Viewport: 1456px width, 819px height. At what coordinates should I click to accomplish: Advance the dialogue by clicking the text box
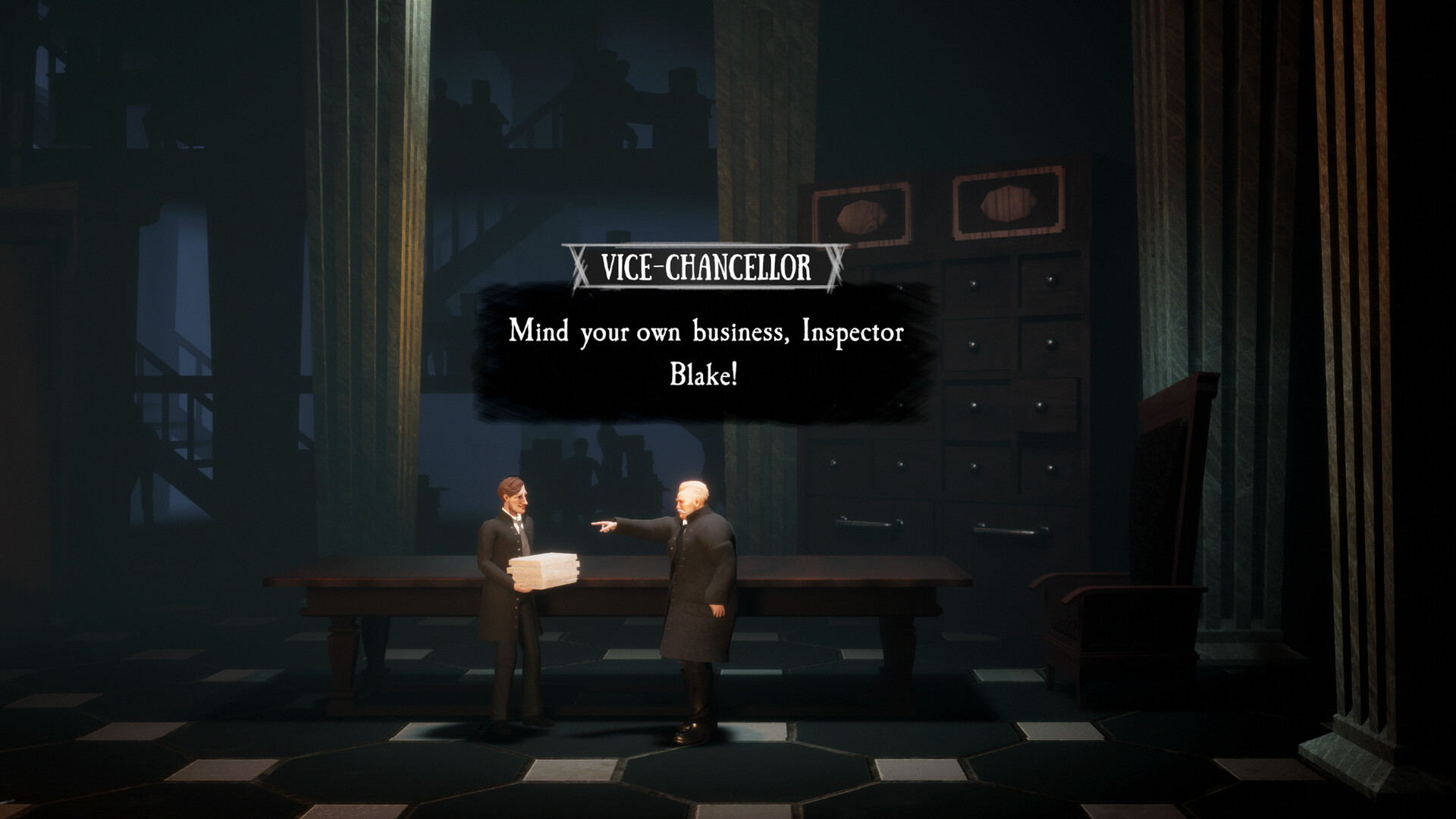tap(705, 349)
